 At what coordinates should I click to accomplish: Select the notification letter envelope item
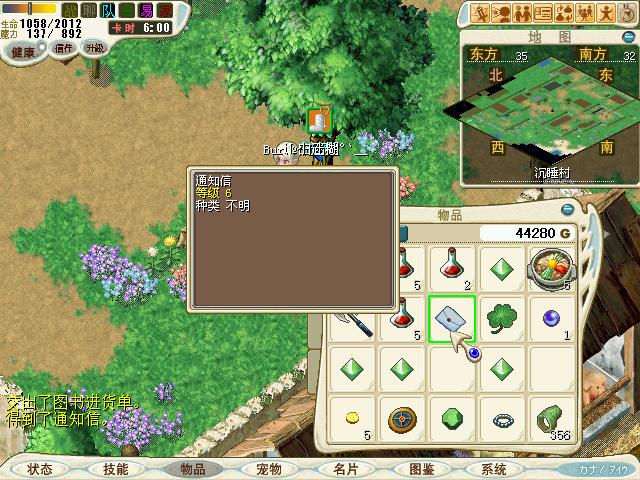[x=452, y=319]
